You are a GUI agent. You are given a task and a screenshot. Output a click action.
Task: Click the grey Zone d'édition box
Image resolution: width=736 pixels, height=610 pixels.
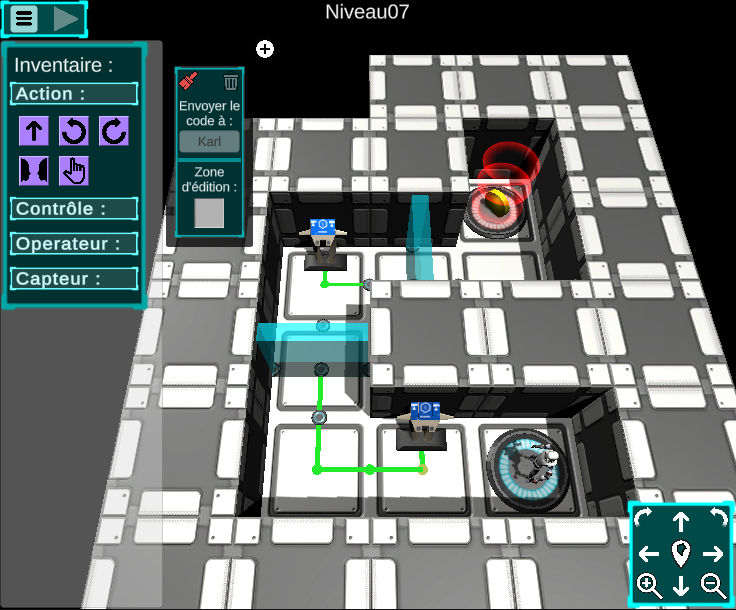(x=209, y=213)
